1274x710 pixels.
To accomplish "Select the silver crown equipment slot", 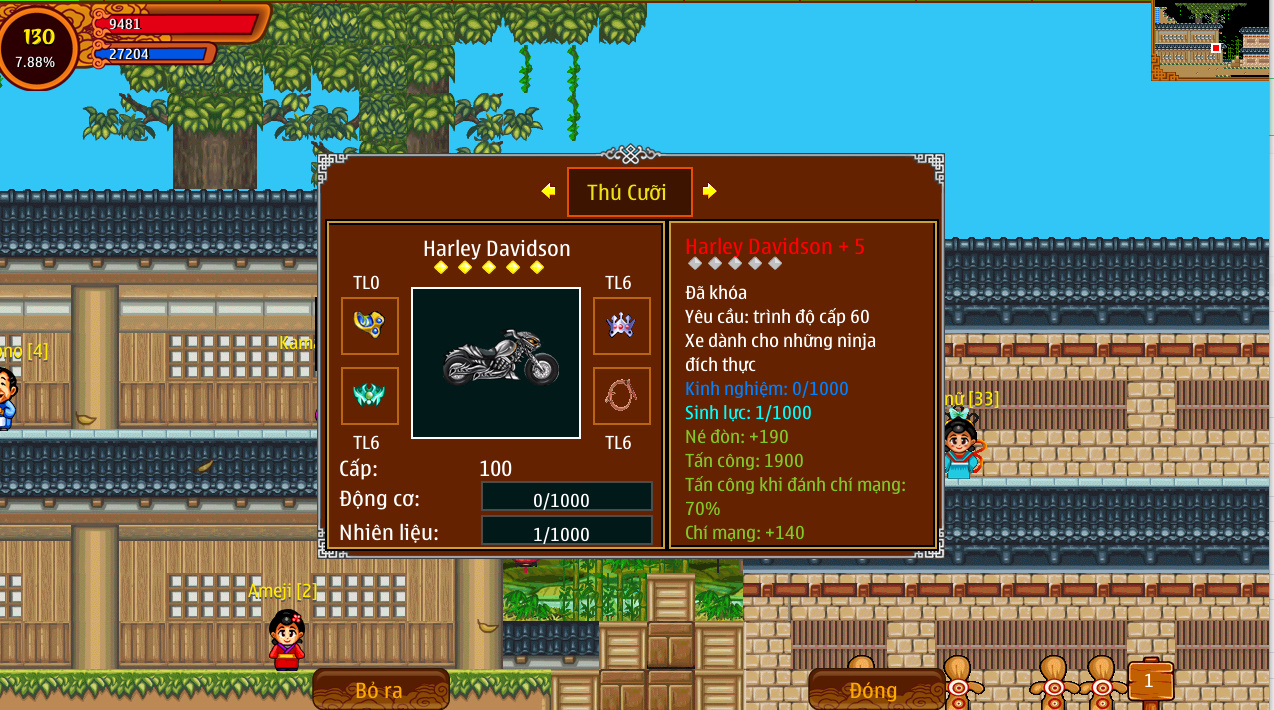I will point(621,325).
